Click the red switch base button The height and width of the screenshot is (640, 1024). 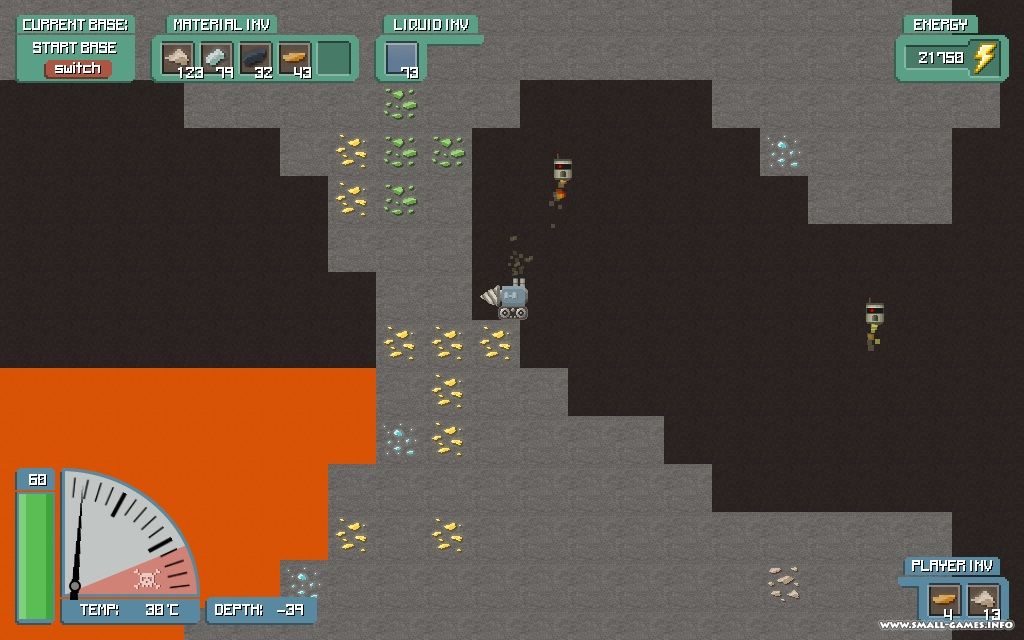(77, 69)
